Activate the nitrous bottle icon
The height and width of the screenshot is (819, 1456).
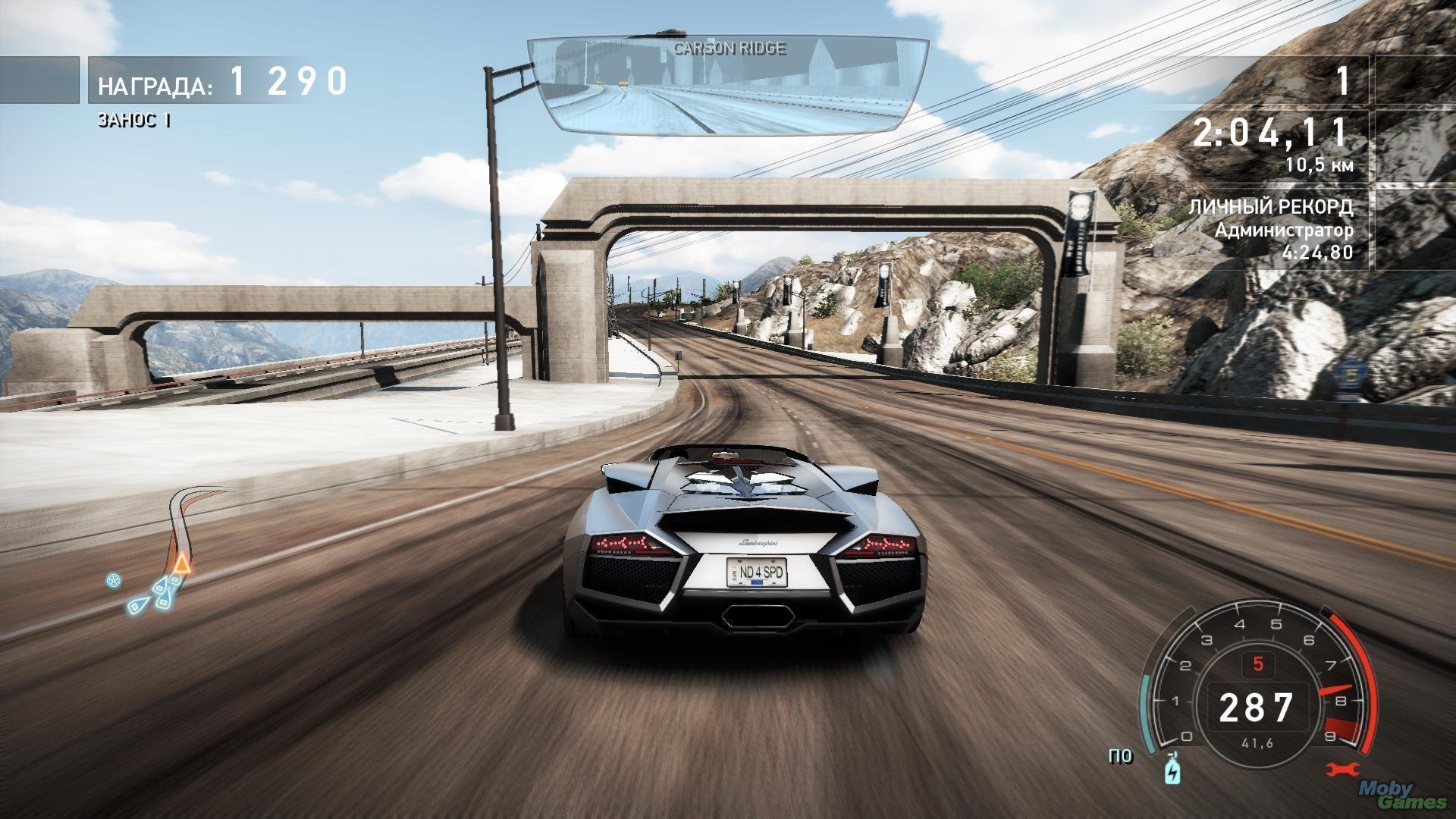[x=1173, y=768]
